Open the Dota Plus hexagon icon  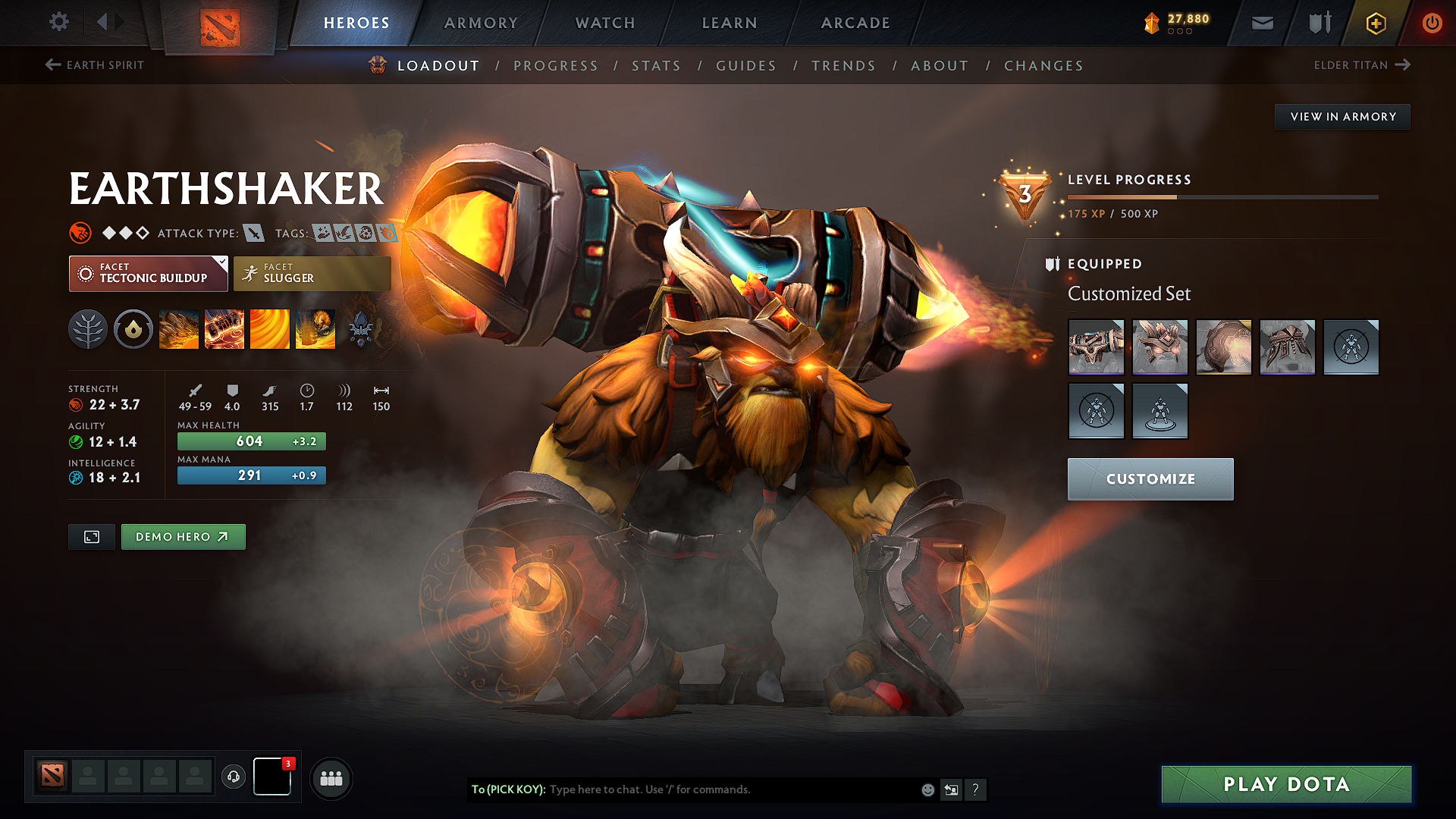pyautogui.click(x=1375, y=23)
